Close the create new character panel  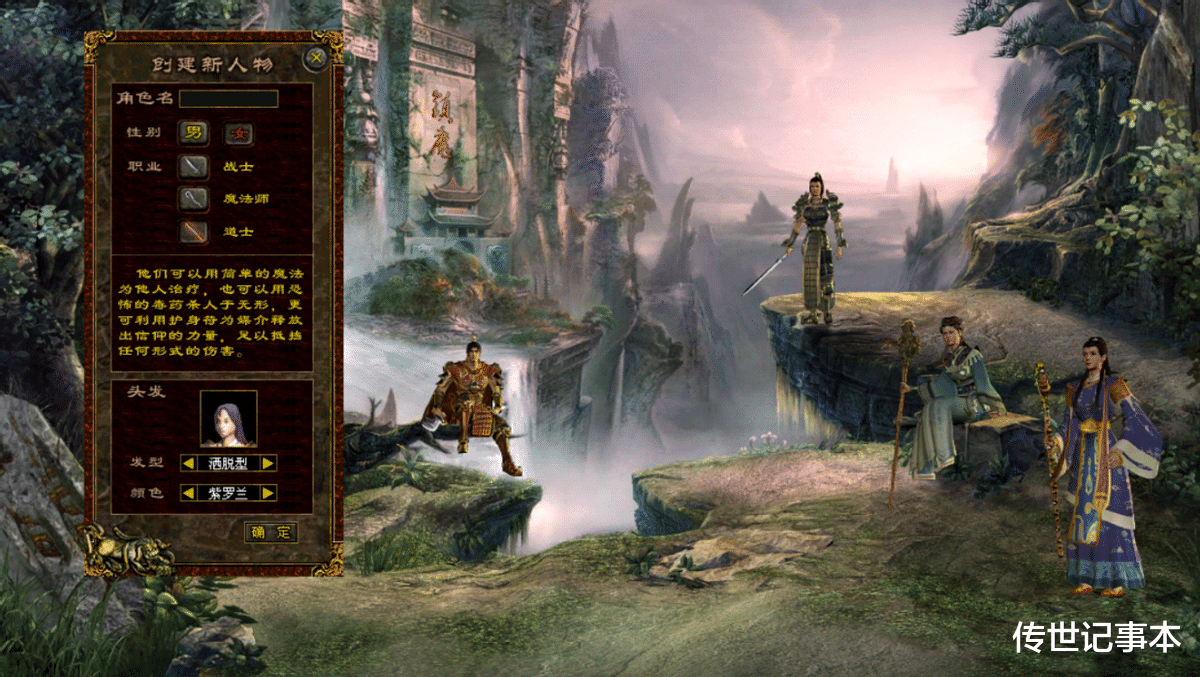click(x=317, y=58)
